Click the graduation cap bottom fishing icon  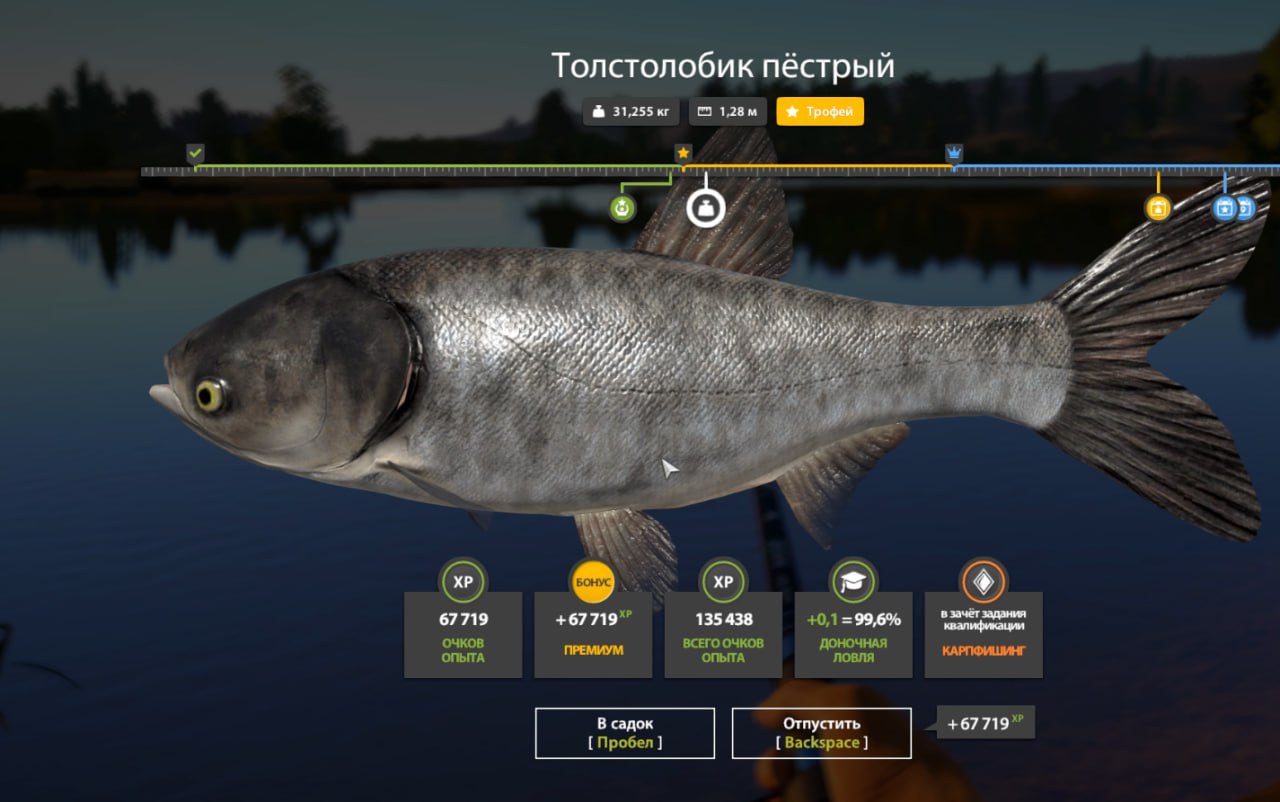click(x=853, y=583)
